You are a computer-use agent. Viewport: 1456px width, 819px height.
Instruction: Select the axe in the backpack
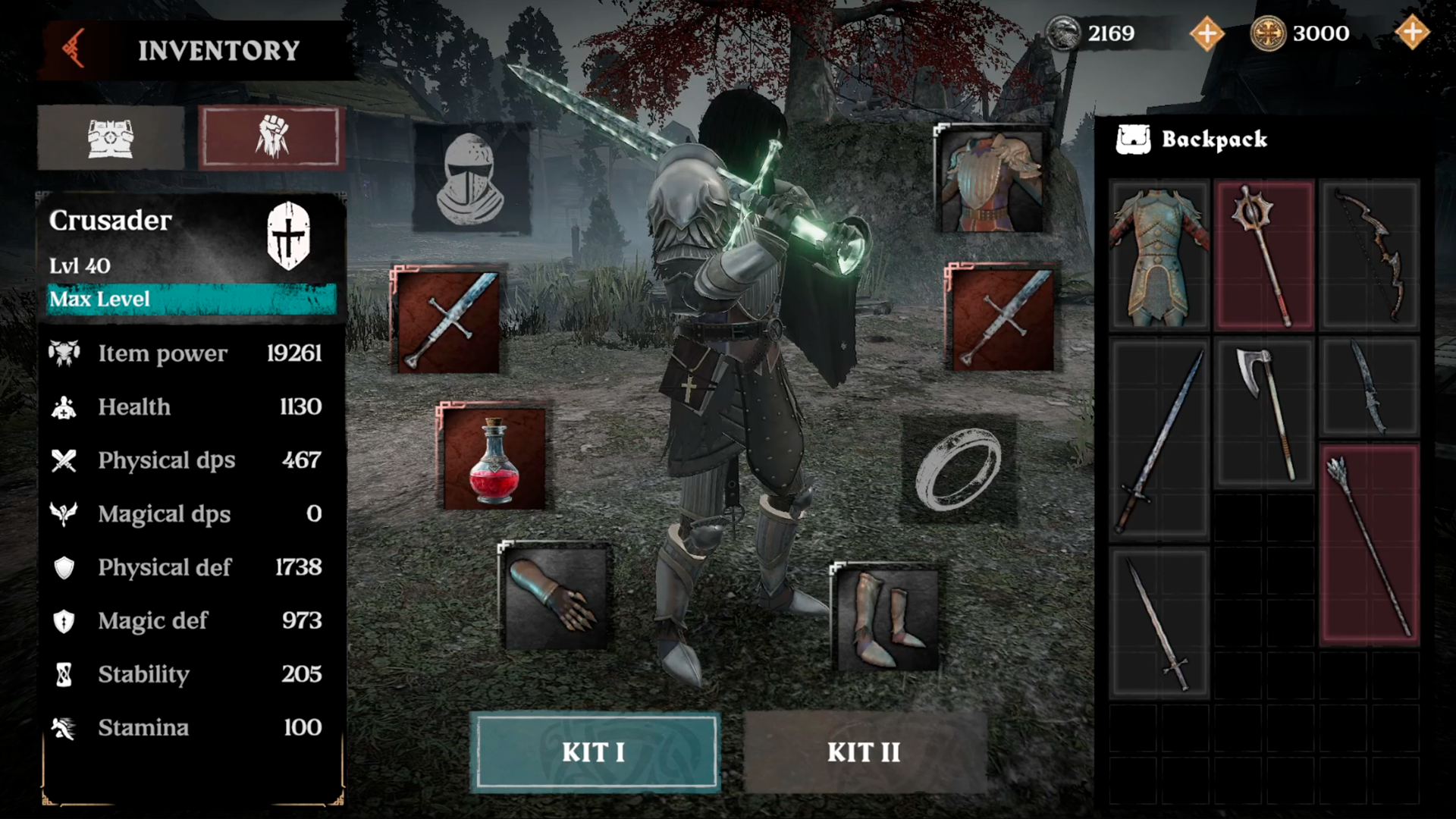(x=1264, y=413)
